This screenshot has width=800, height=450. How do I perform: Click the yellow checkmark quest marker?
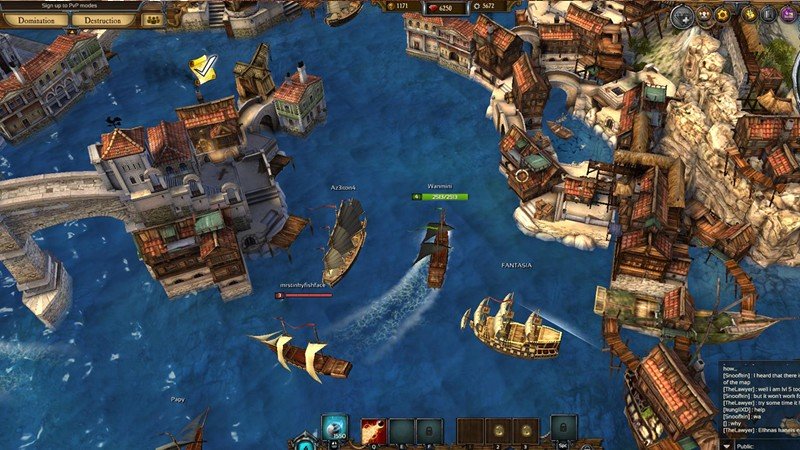[x=205, y=68]
